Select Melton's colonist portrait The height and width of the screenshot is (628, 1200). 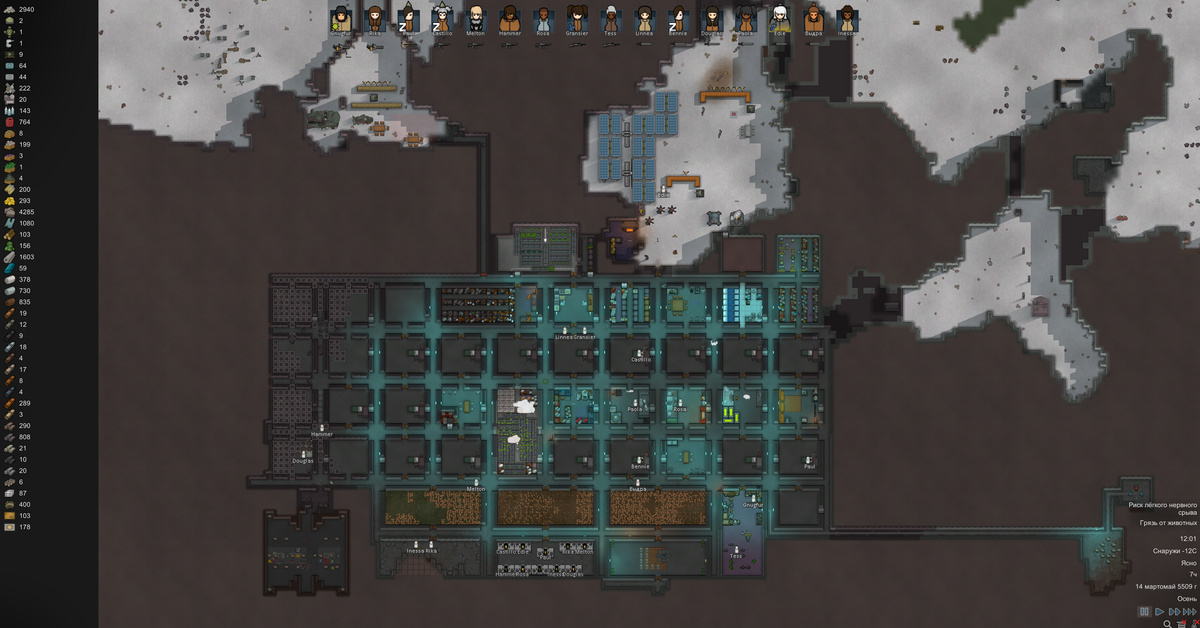click(x=476, y=17)
